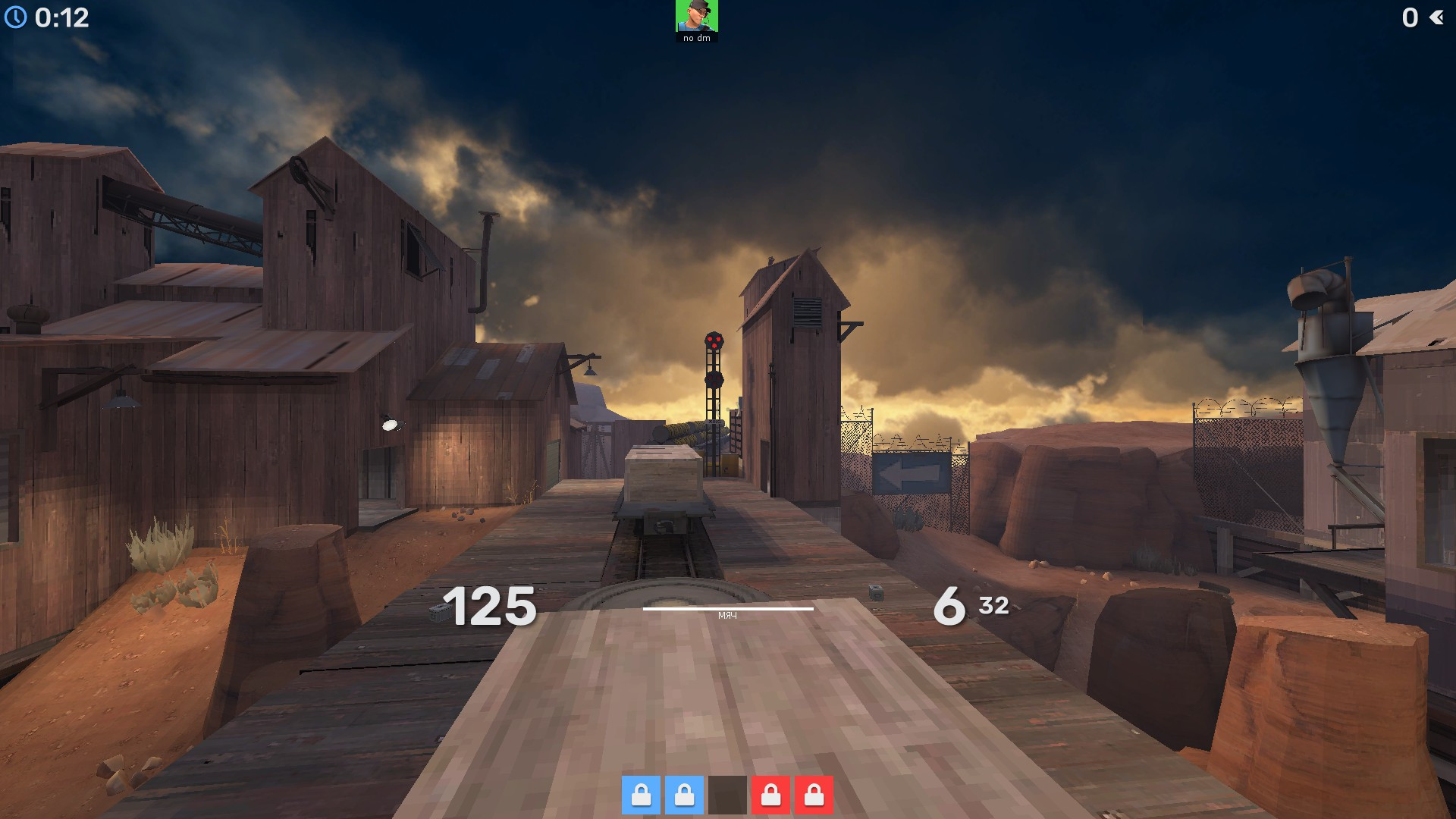Expand the player details under the avatar

pos(697,36)
